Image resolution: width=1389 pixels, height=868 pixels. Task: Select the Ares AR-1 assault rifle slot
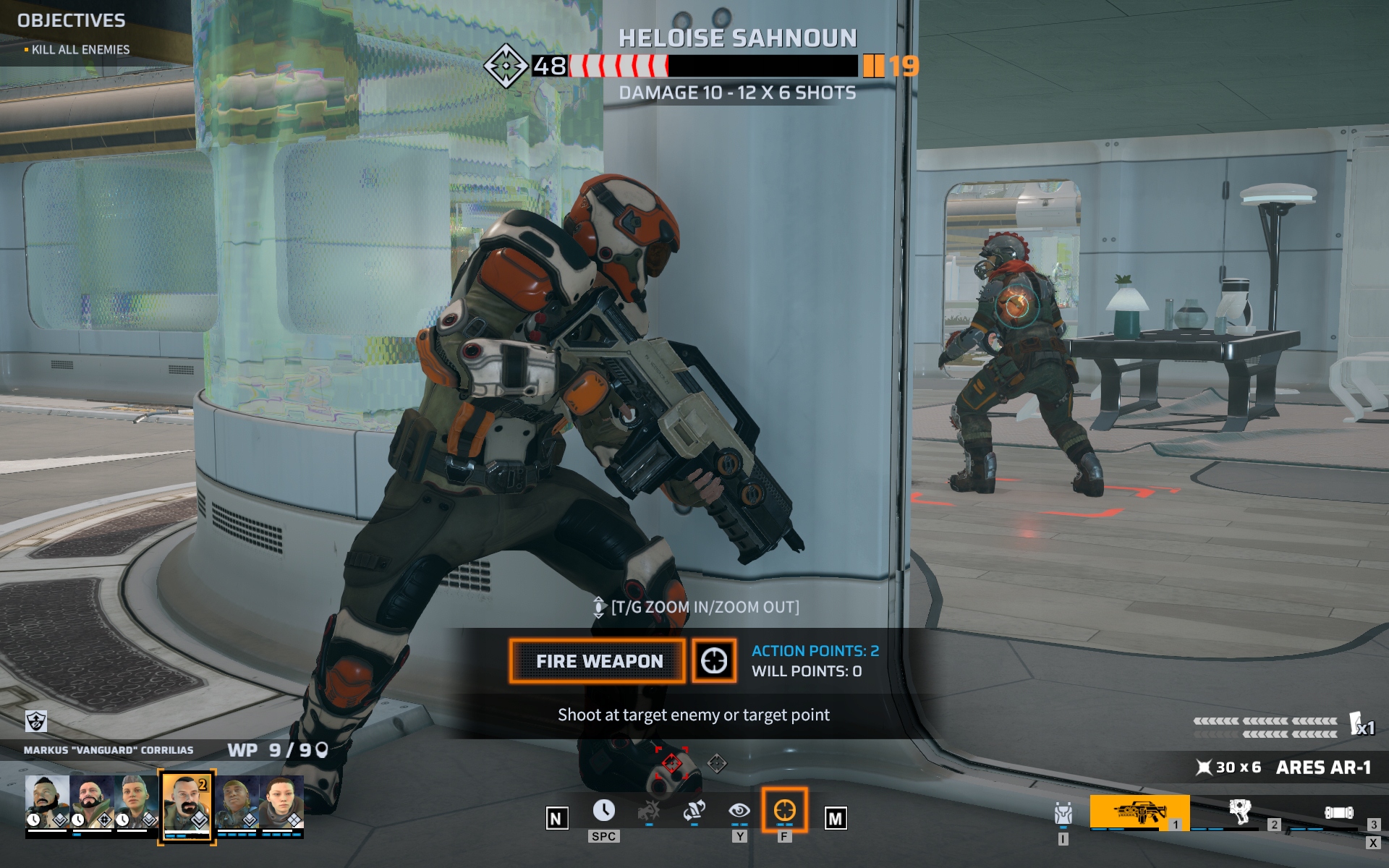pos(1139,813)
